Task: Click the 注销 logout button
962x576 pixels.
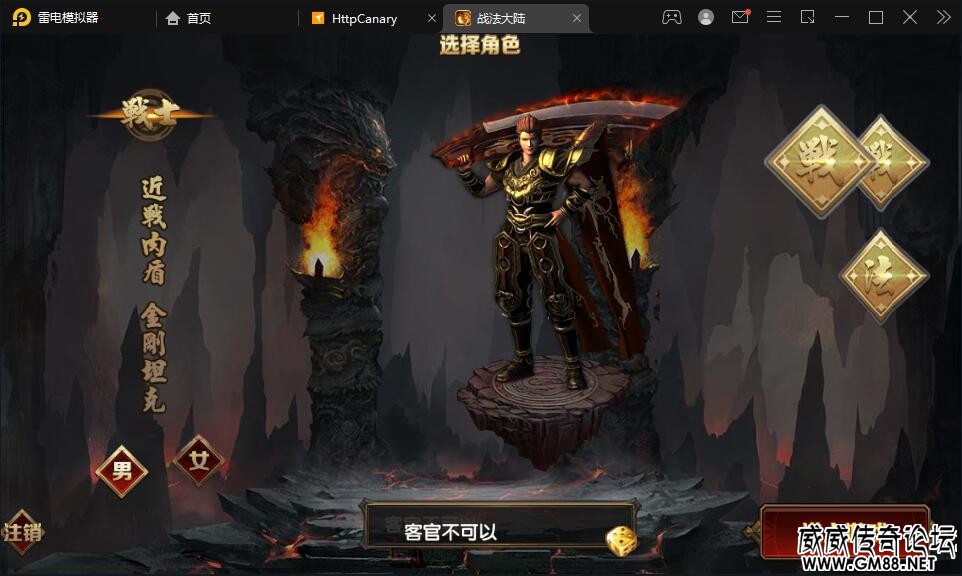Action: pos(22,532)
